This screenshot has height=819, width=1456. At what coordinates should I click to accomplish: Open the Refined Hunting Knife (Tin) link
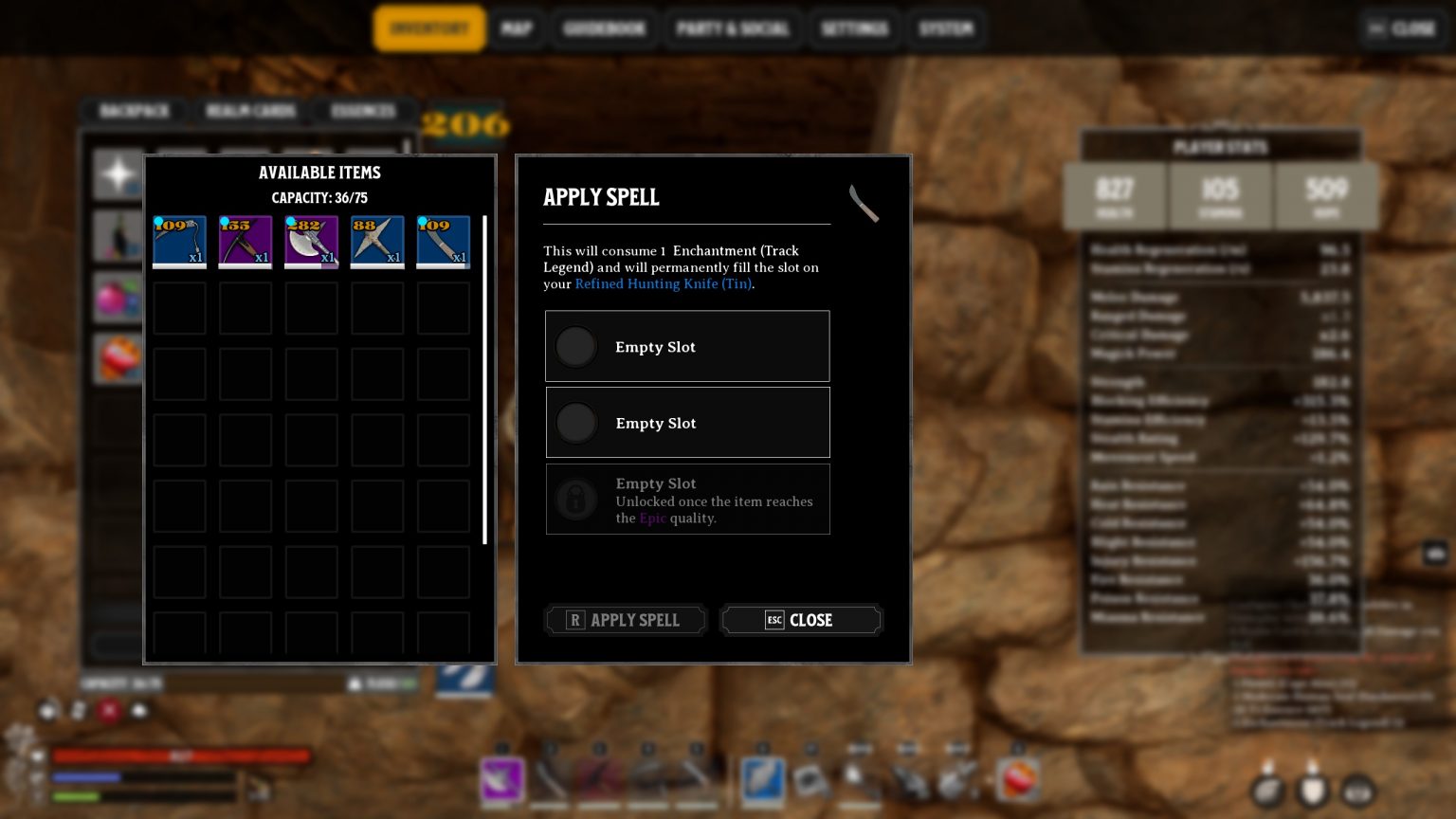662,283
